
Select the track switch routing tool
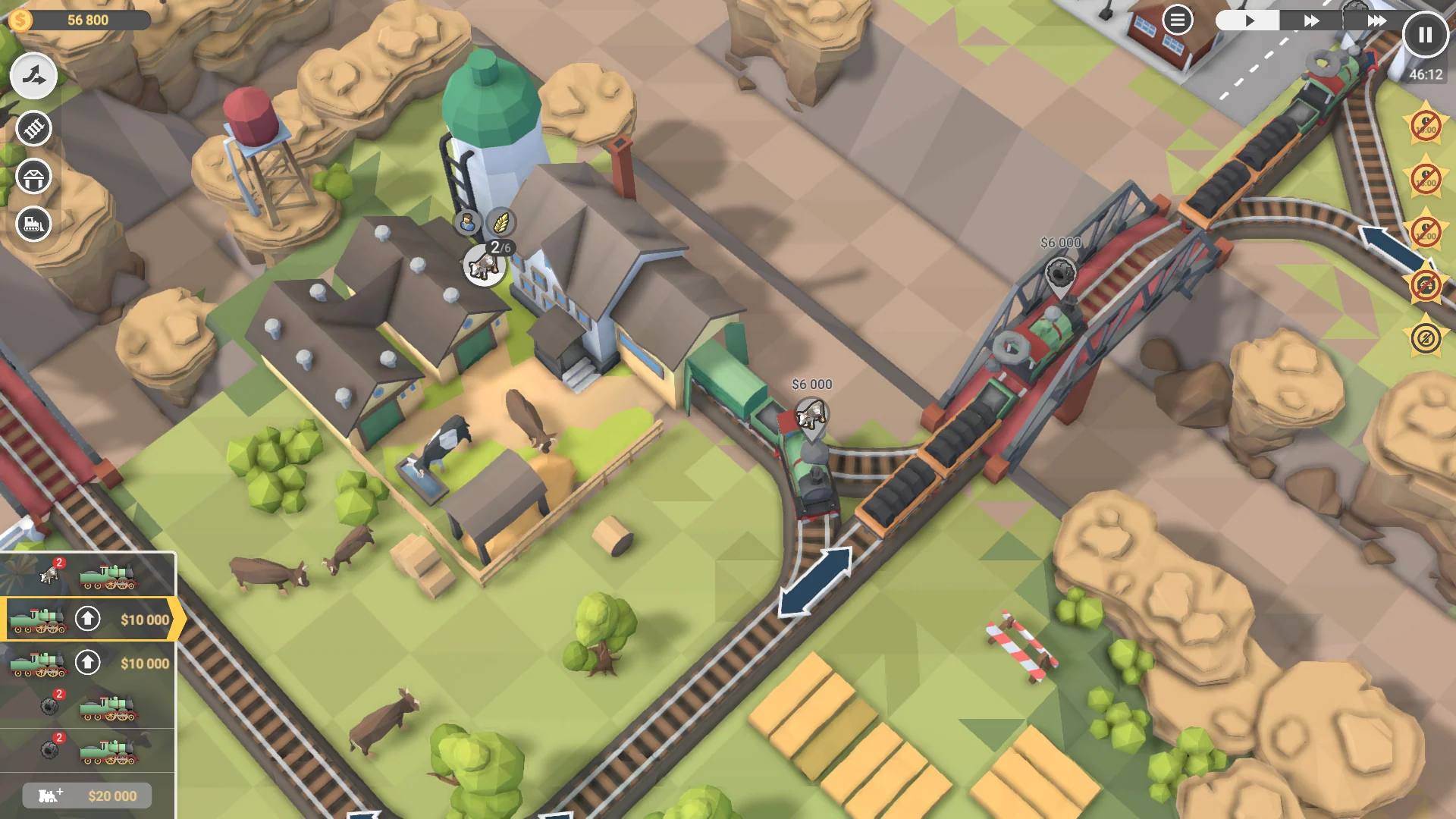coord(32,76)
